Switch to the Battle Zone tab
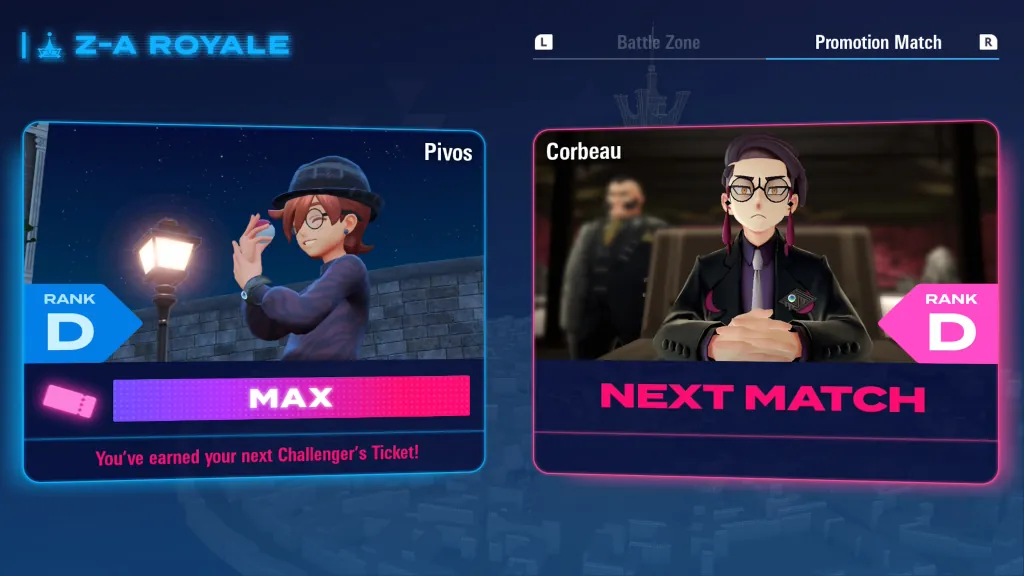 [658, 43]
